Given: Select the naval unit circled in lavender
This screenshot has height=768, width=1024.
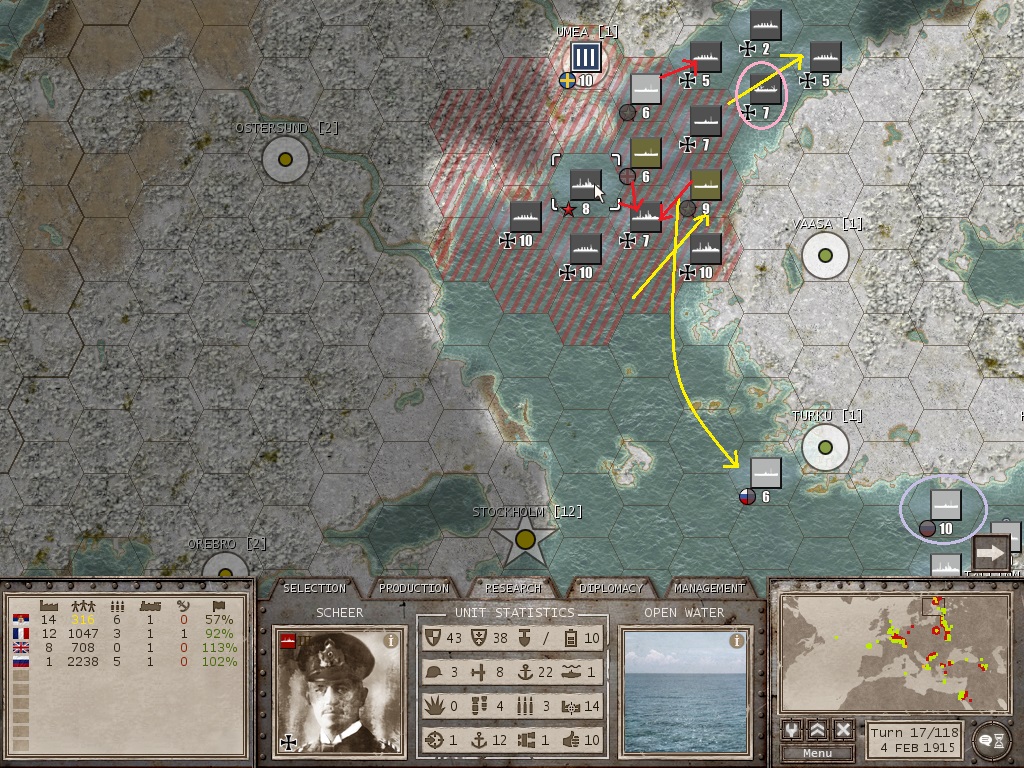Looking at the screenshot, I should click(945, 506).
